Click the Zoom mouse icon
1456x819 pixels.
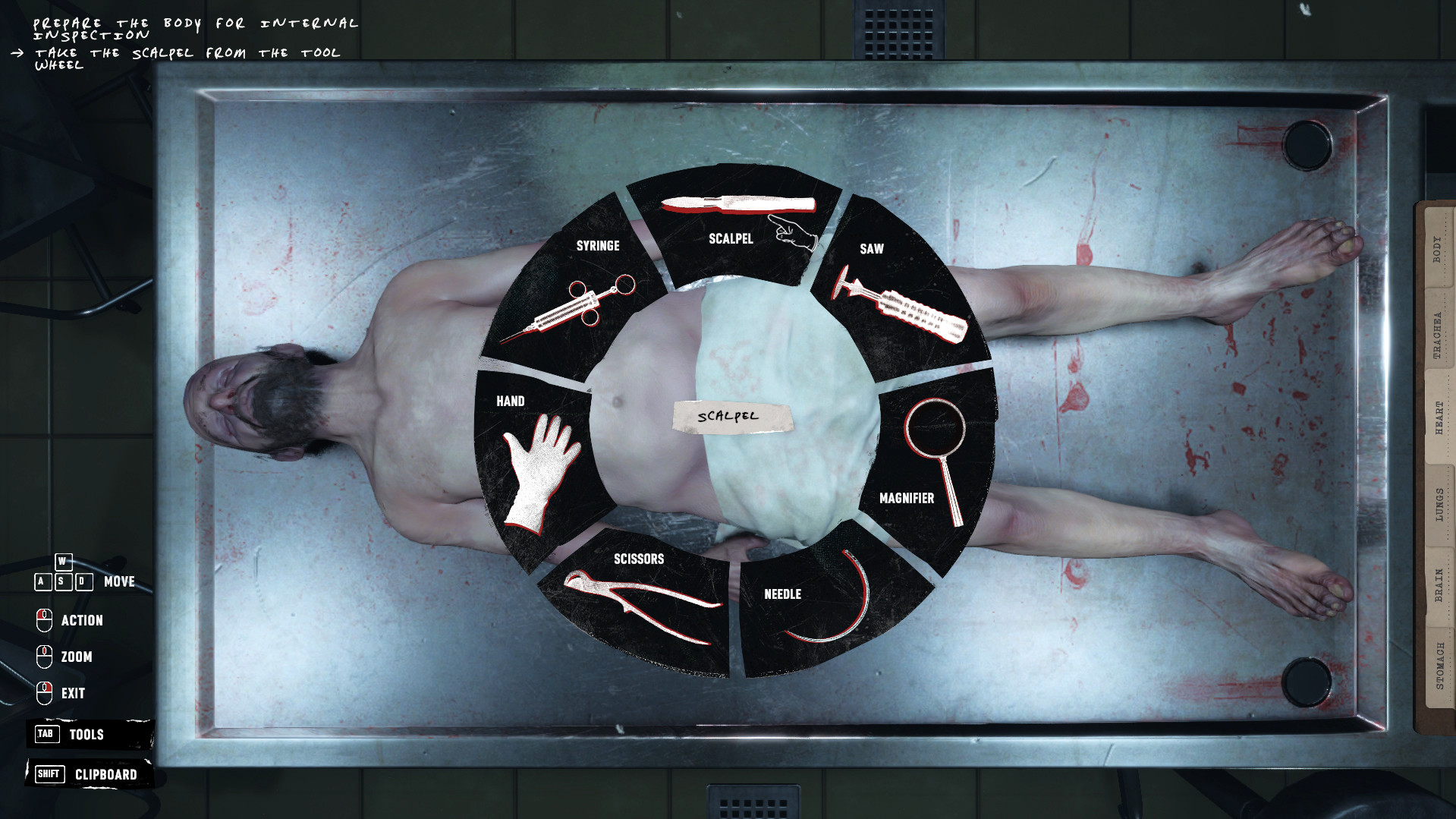pos(45,657)
